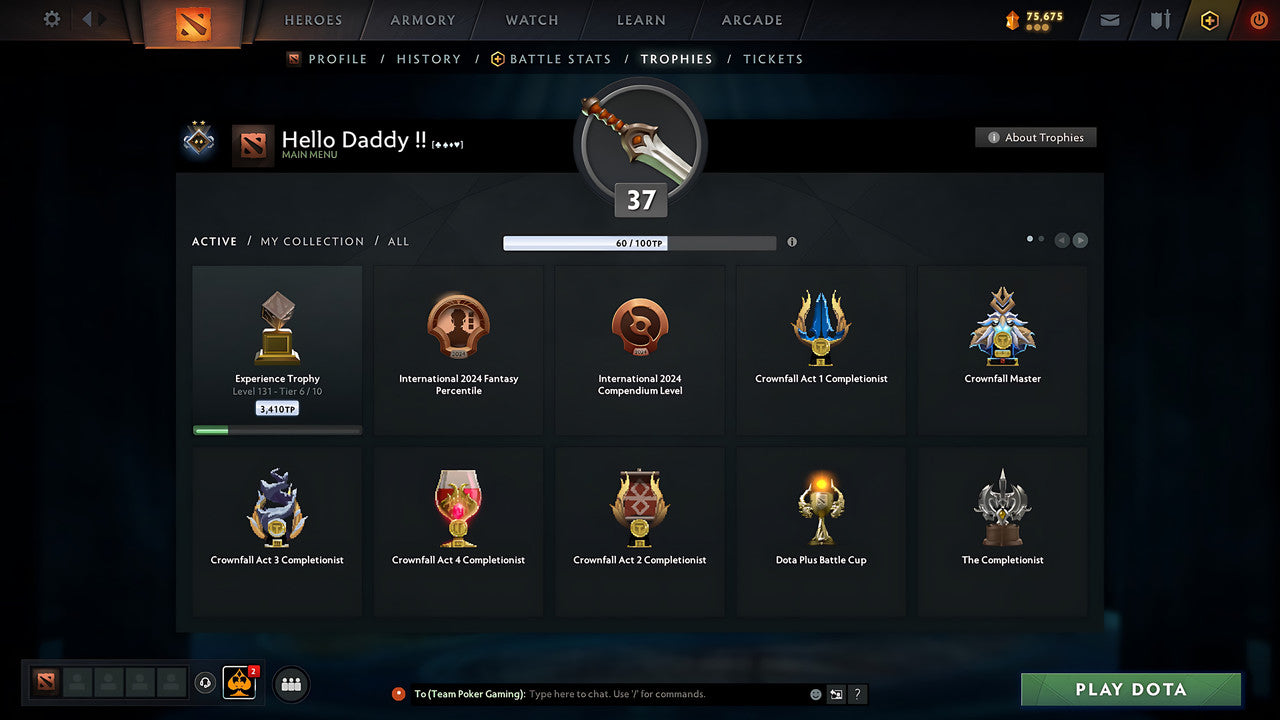Open the chat help question mark icon
The width and height of the screenshot is (1280, 720).
pos(857,693)
